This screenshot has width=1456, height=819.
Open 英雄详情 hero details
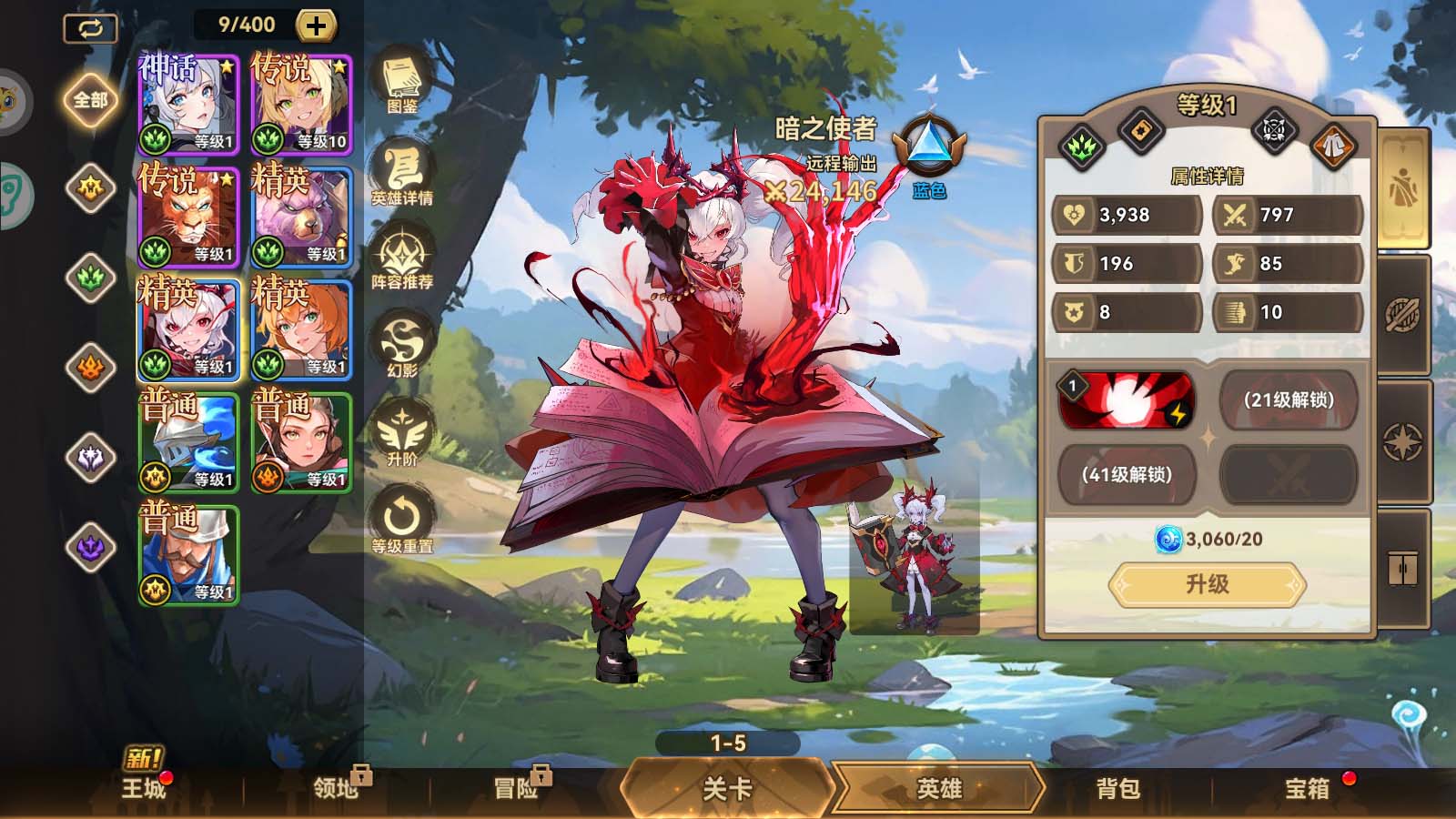click(401, 173)
